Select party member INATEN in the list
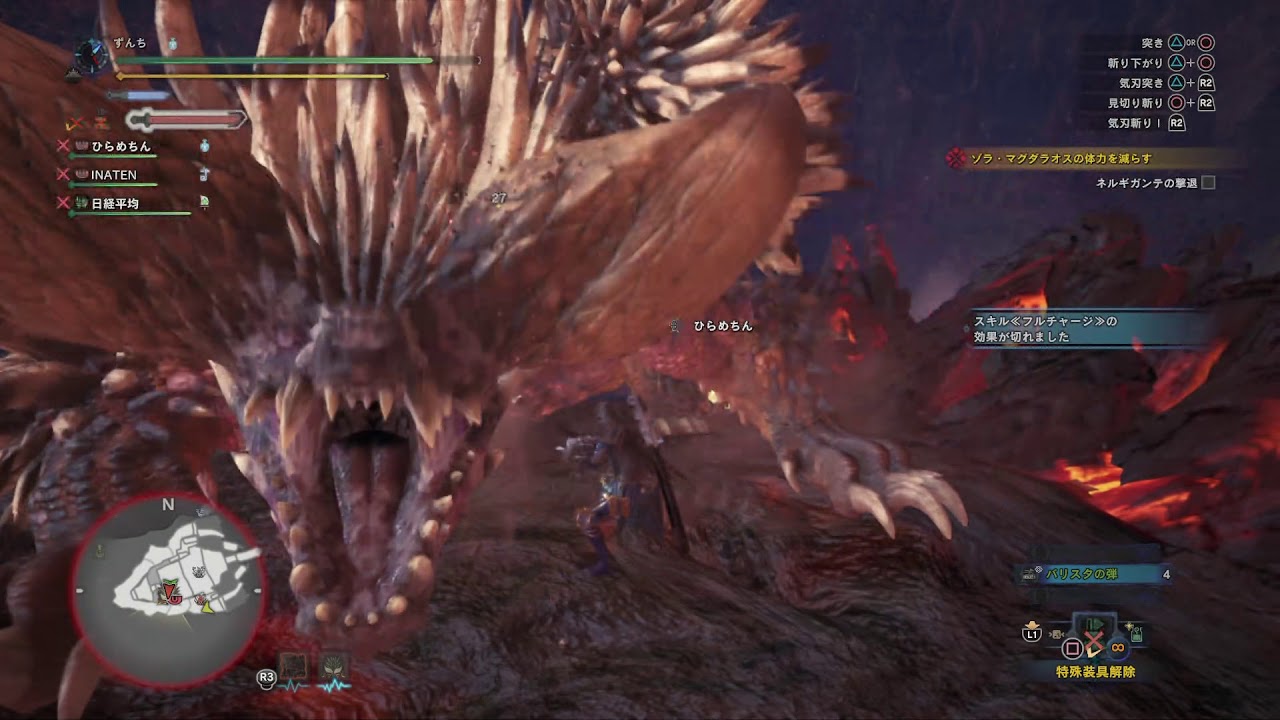 113,175
